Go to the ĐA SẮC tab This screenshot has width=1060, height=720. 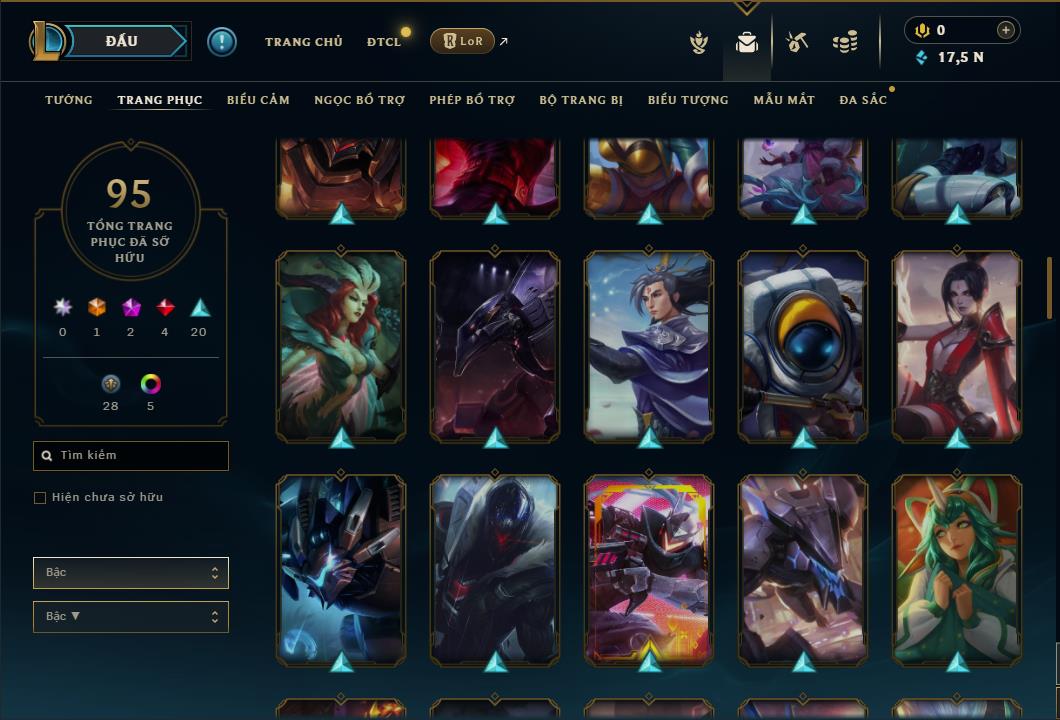point(863,100)
